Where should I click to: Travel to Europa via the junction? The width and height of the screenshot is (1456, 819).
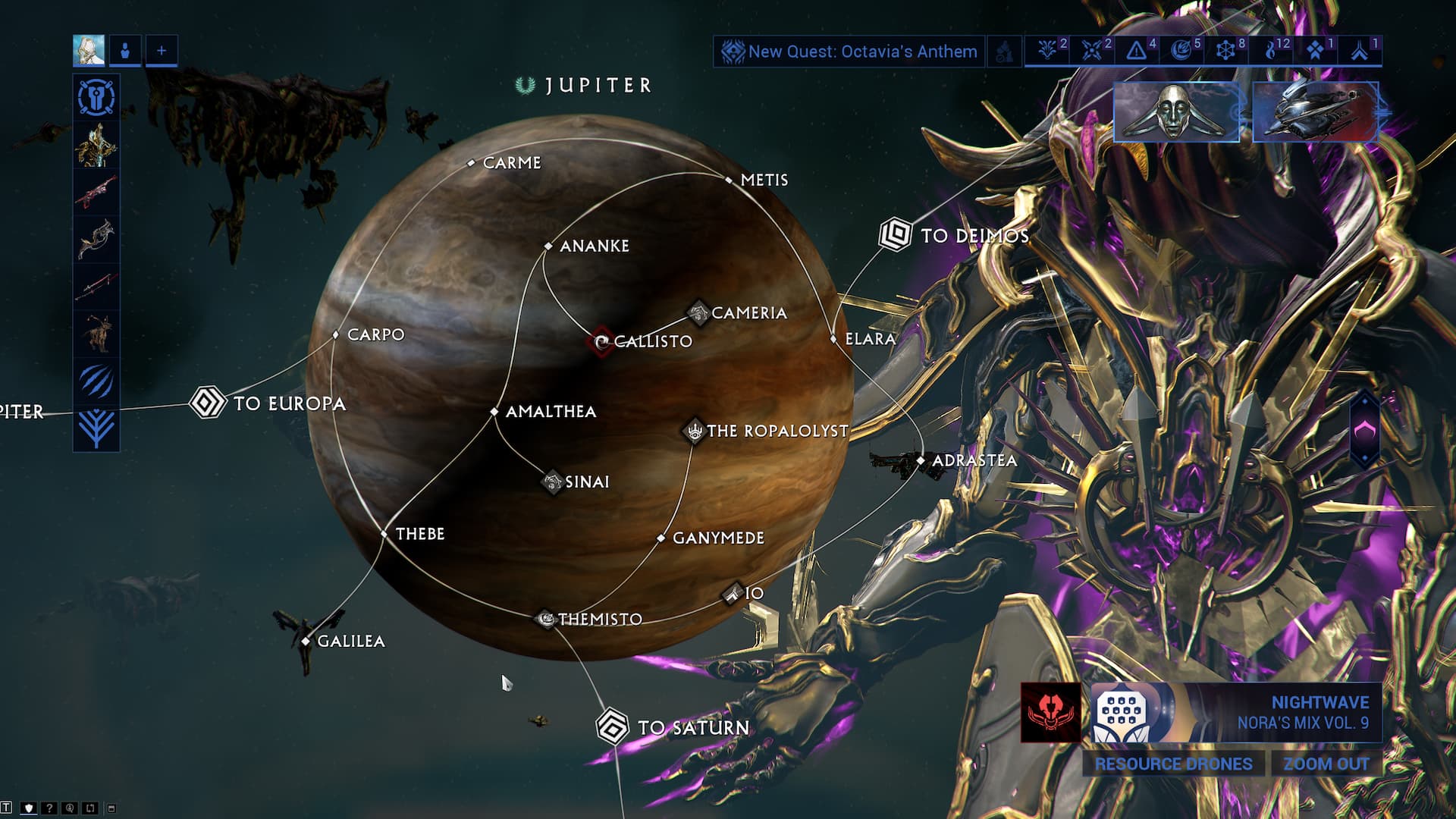(207, 403)
